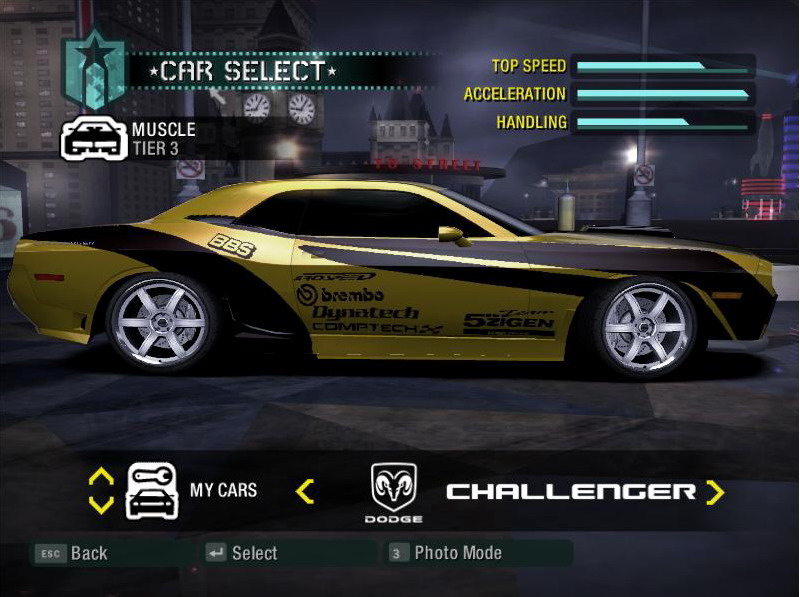The width and height of the screenshot is (800, 597).
Task: Confirm the car with the Select button
Action: click(x=242, y=553)
